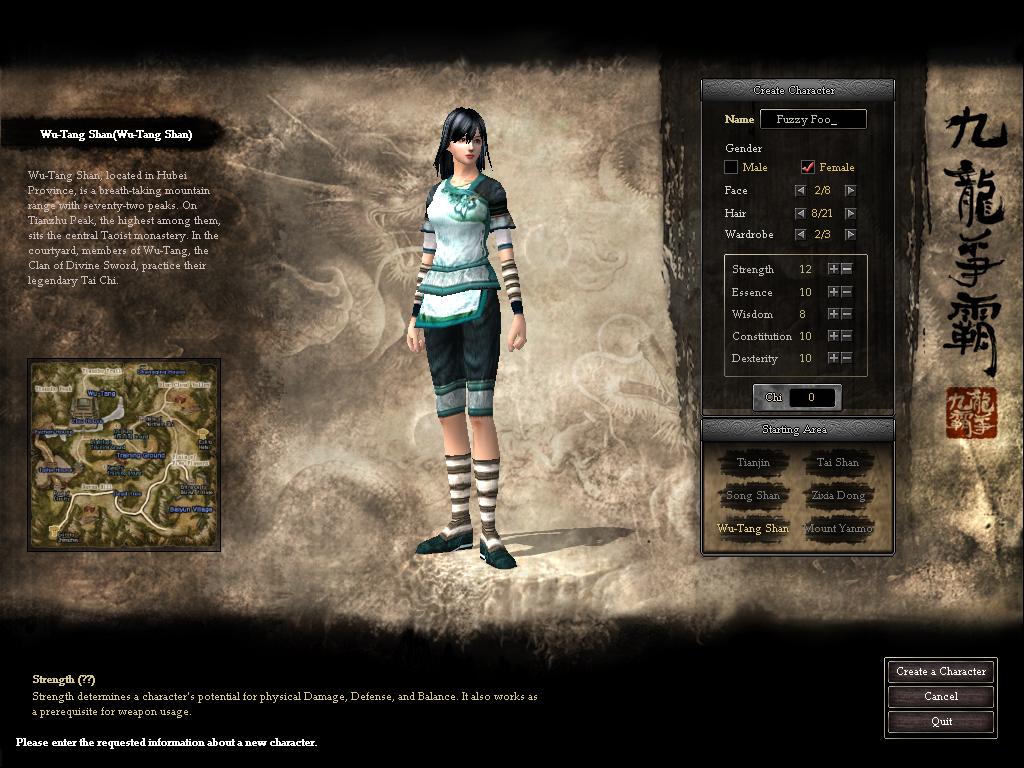
Task: Add a point to Wisdom
Action: pyautogui.click(x=833, y=314)
